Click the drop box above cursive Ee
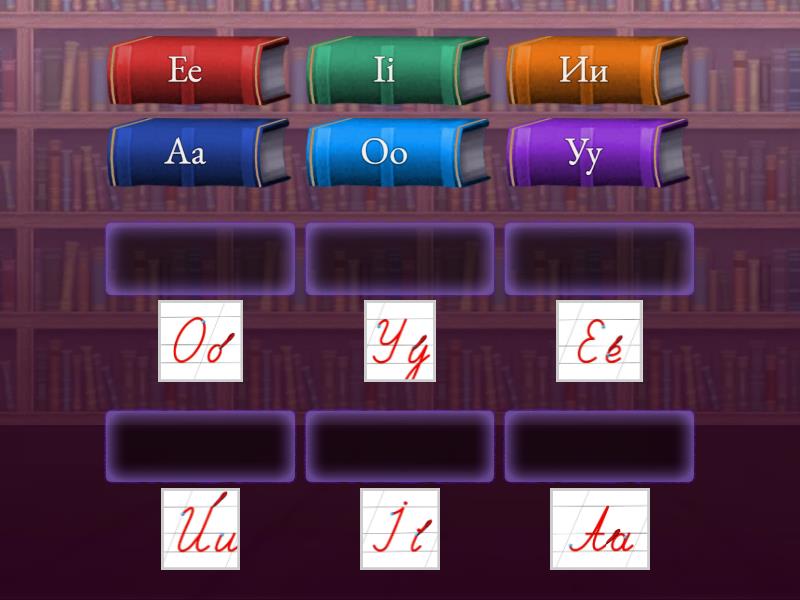This screenshot has height=600, width=800. pos(599,259)
